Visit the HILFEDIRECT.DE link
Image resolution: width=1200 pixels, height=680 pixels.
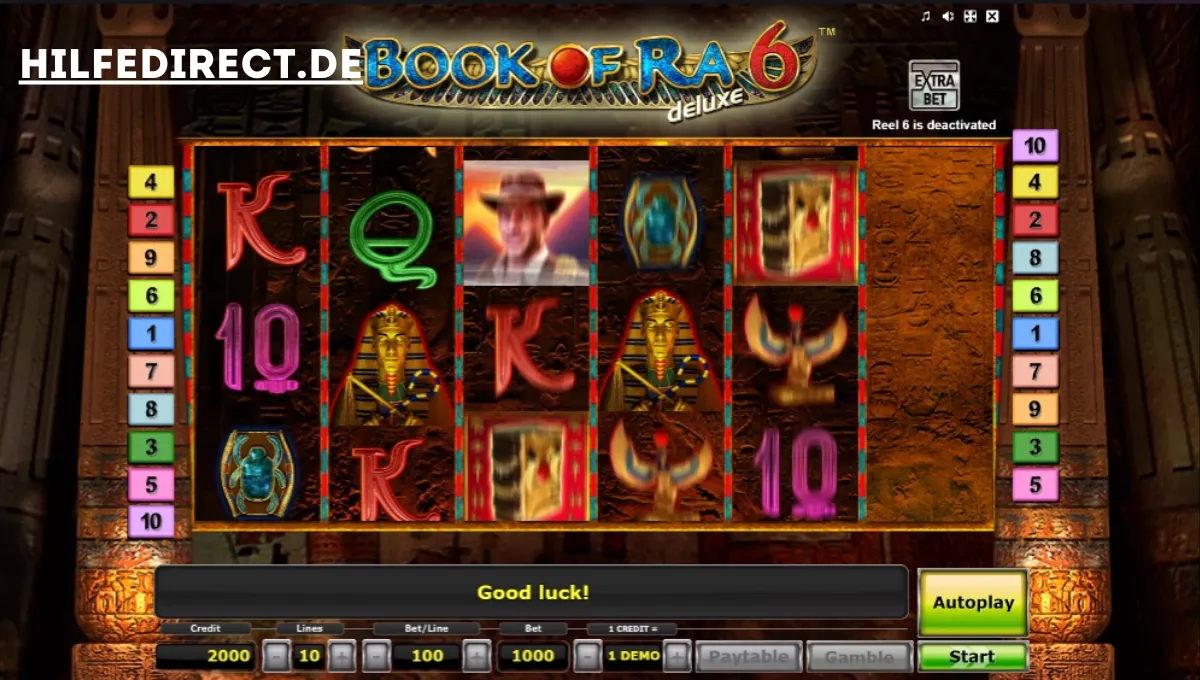tap(191, 65)
